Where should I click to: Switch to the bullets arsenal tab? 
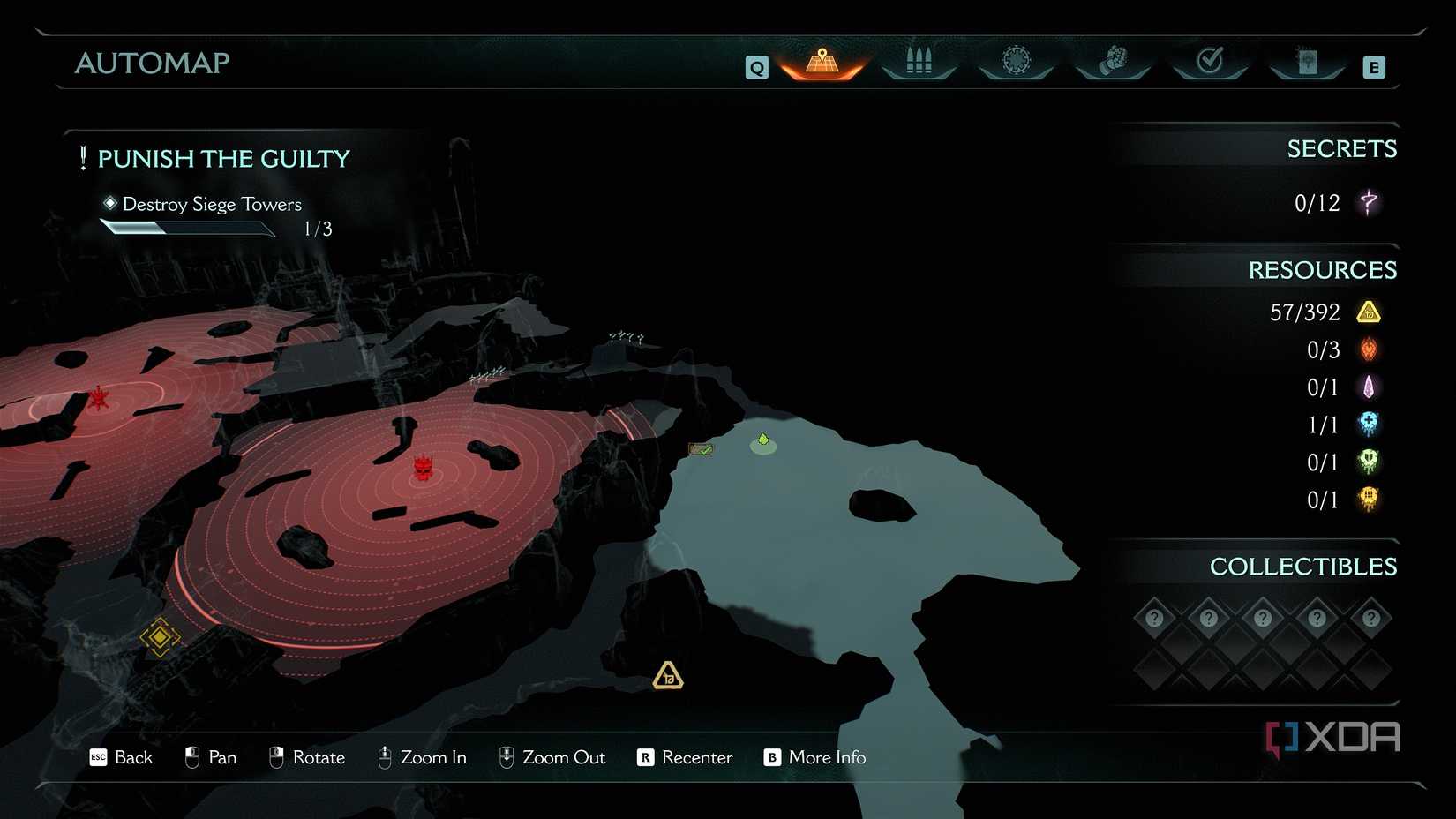coord(919,62)
